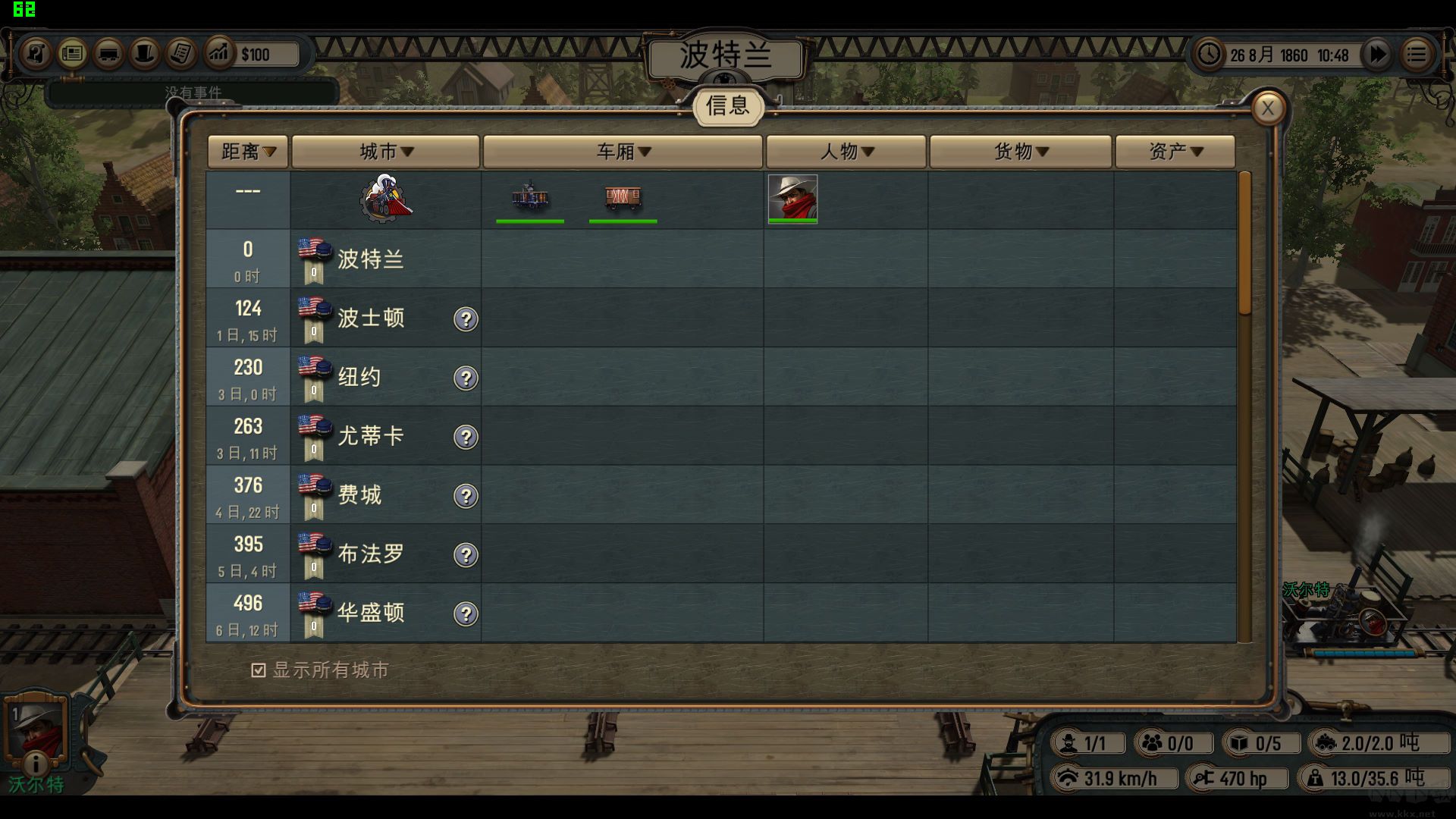
Task: Select the 华盛顿 city row
Action: pos(371,613)
